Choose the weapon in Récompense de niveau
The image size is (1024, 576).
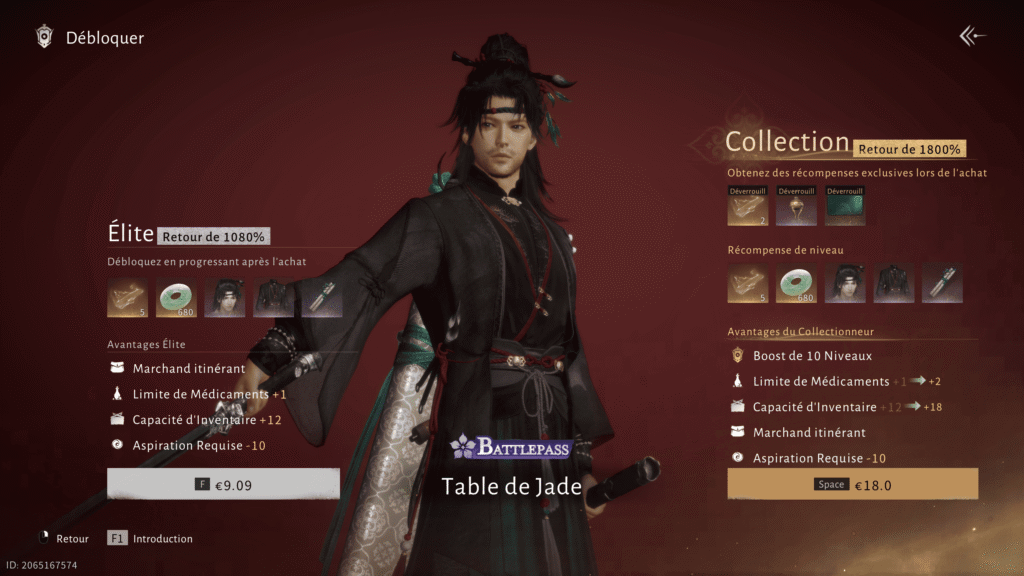942,283
